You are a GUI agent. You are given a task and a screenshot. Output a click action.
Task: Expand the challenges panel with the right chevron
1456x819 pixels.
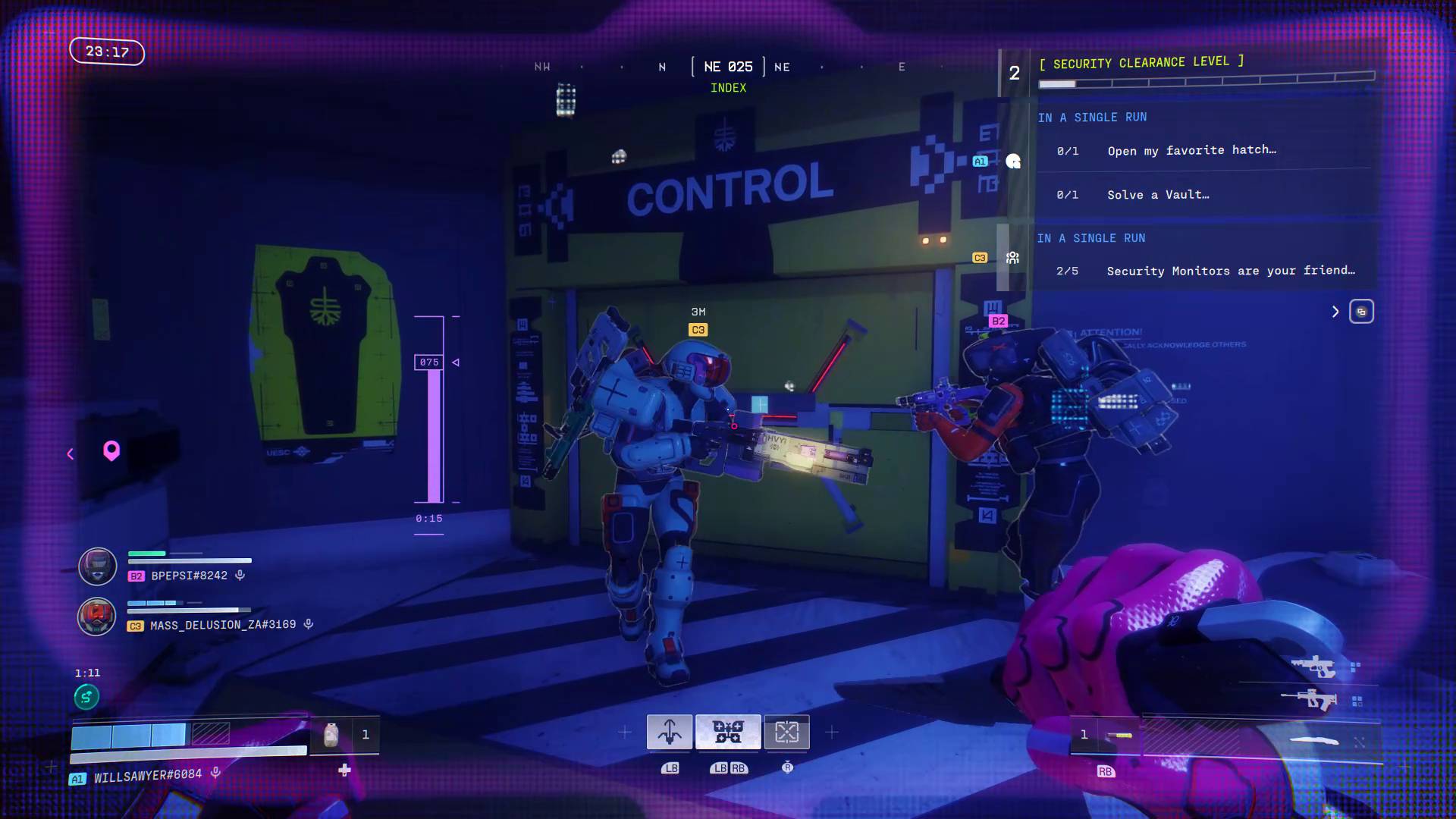tap(1335, 311)
